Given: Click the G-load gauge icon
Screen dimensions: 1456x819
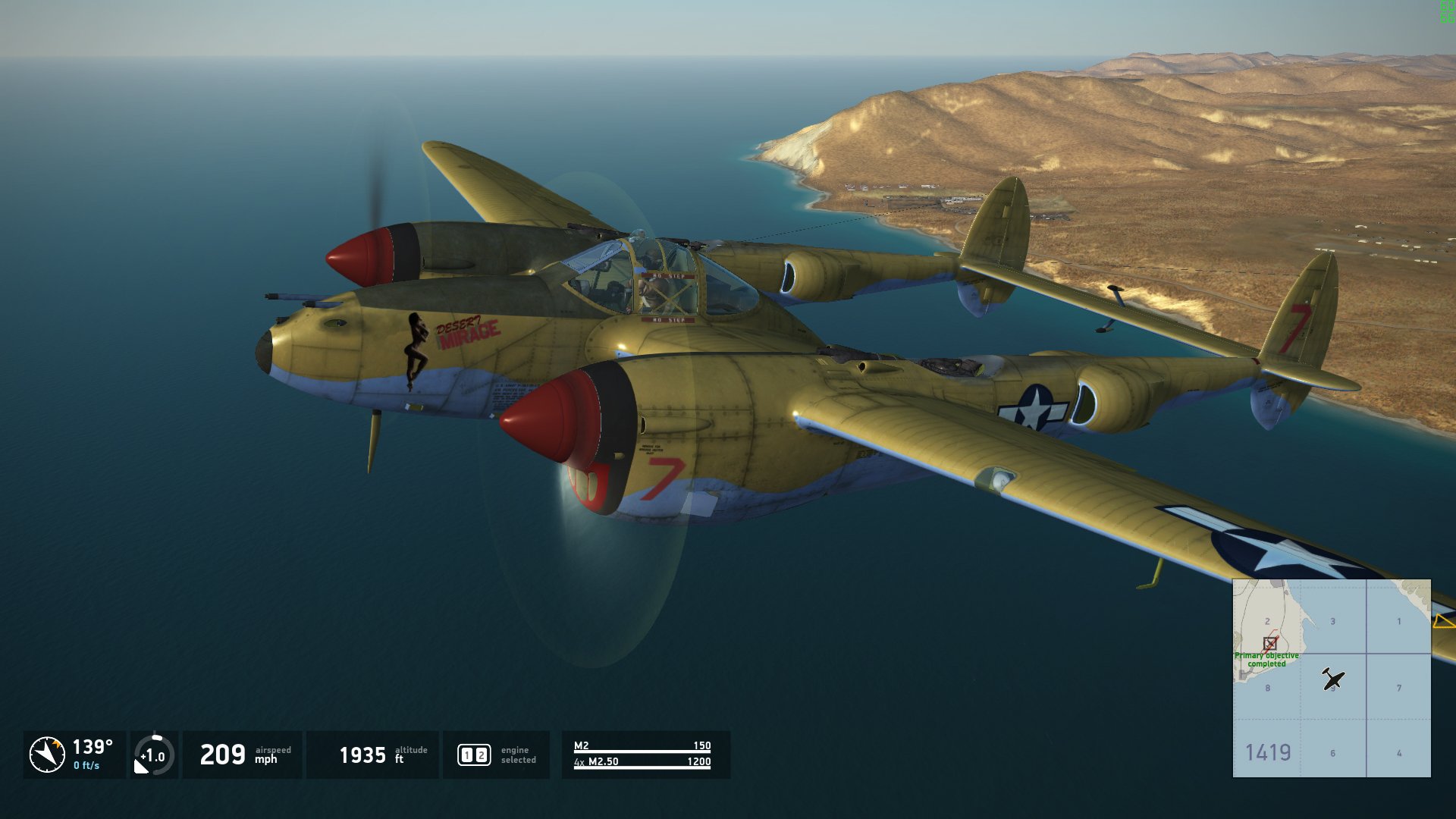Looking at the screenshot, I should [x=154, y=755].
